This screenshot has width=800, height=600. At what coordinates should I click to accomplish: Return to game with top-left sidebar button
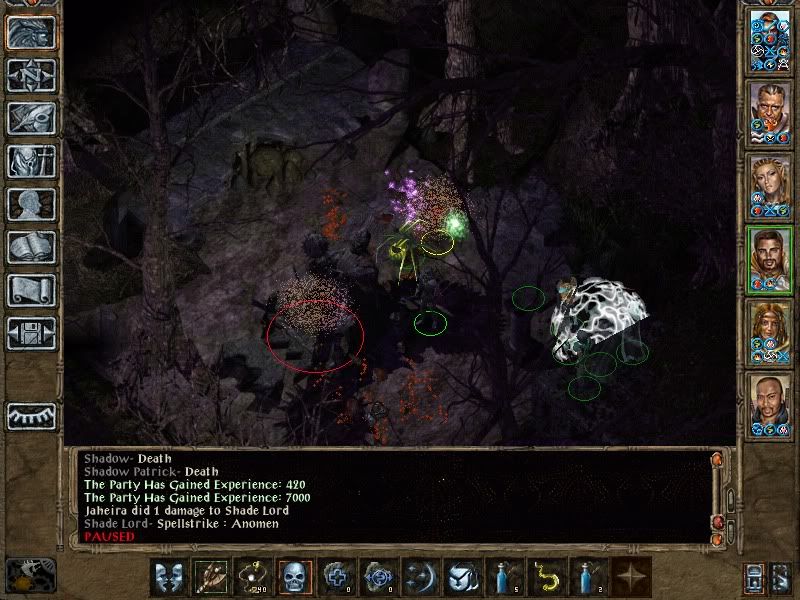[x=30, y=32]
